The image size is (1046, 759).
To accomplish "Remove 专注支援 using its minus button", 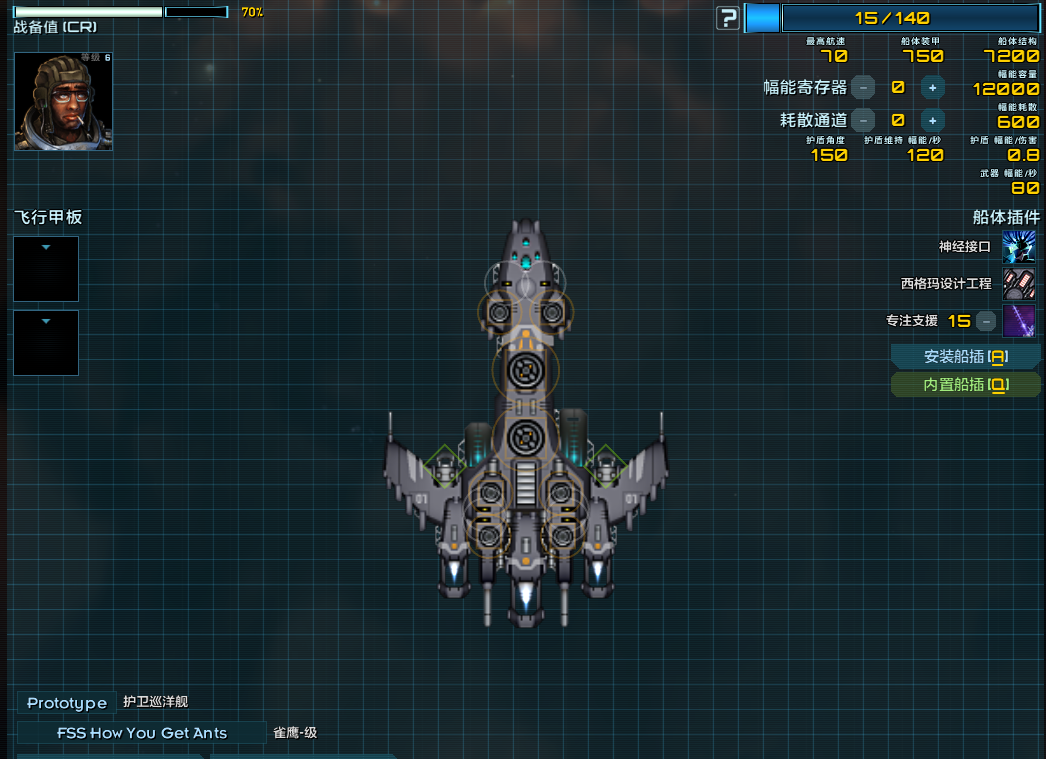I will [x=986, y=321].
